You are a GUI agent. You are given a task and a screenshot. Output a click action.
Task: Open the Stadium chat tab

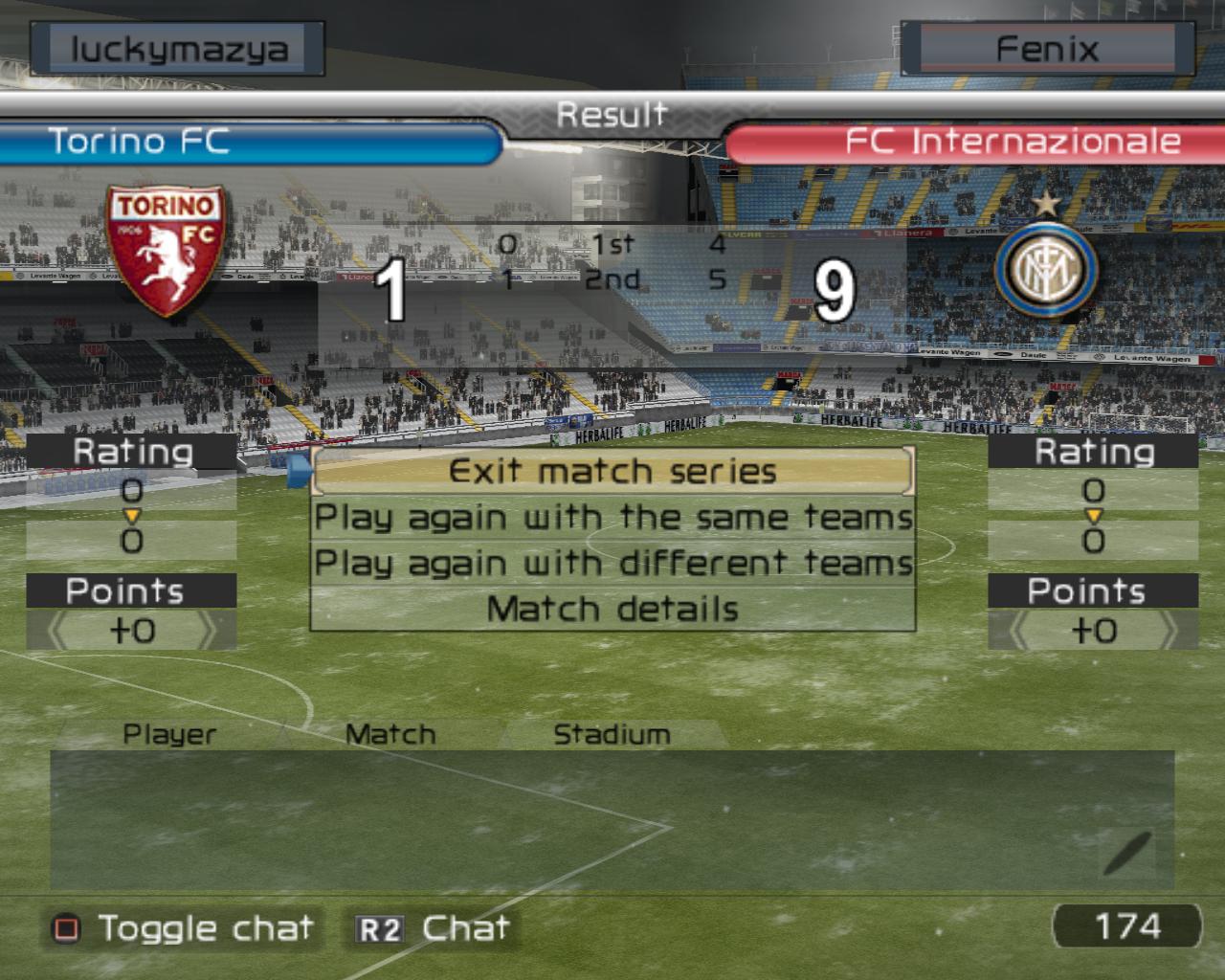612,734
